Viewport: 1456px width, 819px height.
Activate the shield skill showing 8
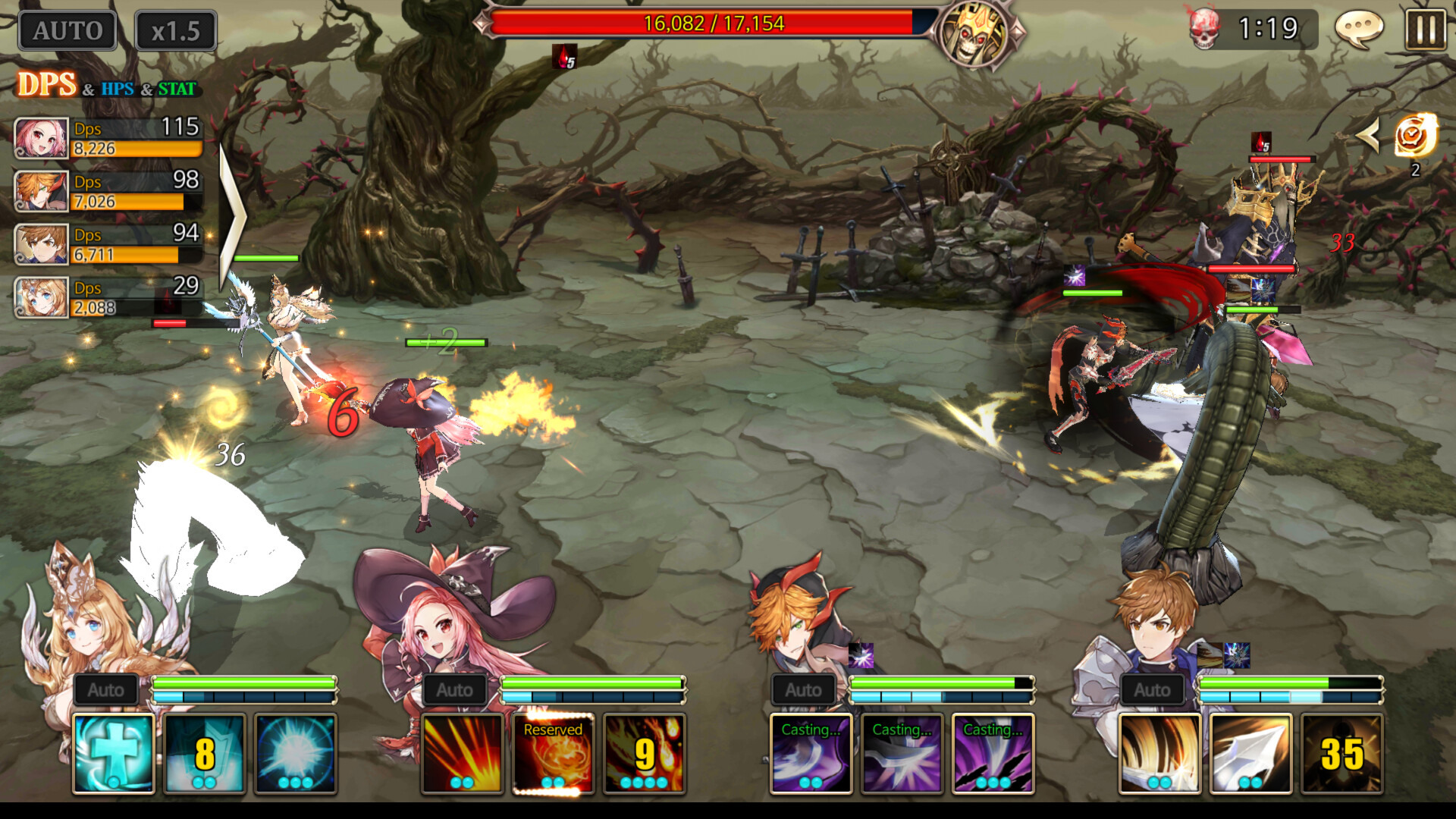203,753
